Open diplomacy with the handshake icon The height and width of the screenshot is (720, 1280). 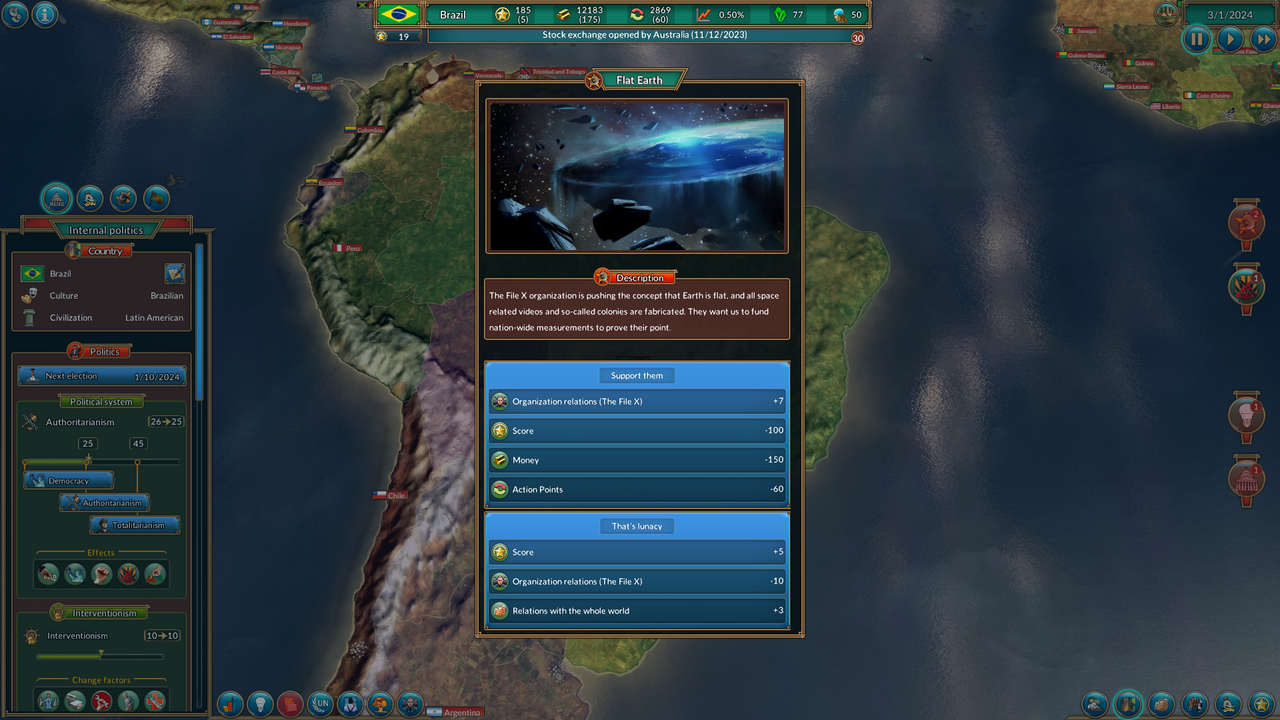click(1161, 704)
